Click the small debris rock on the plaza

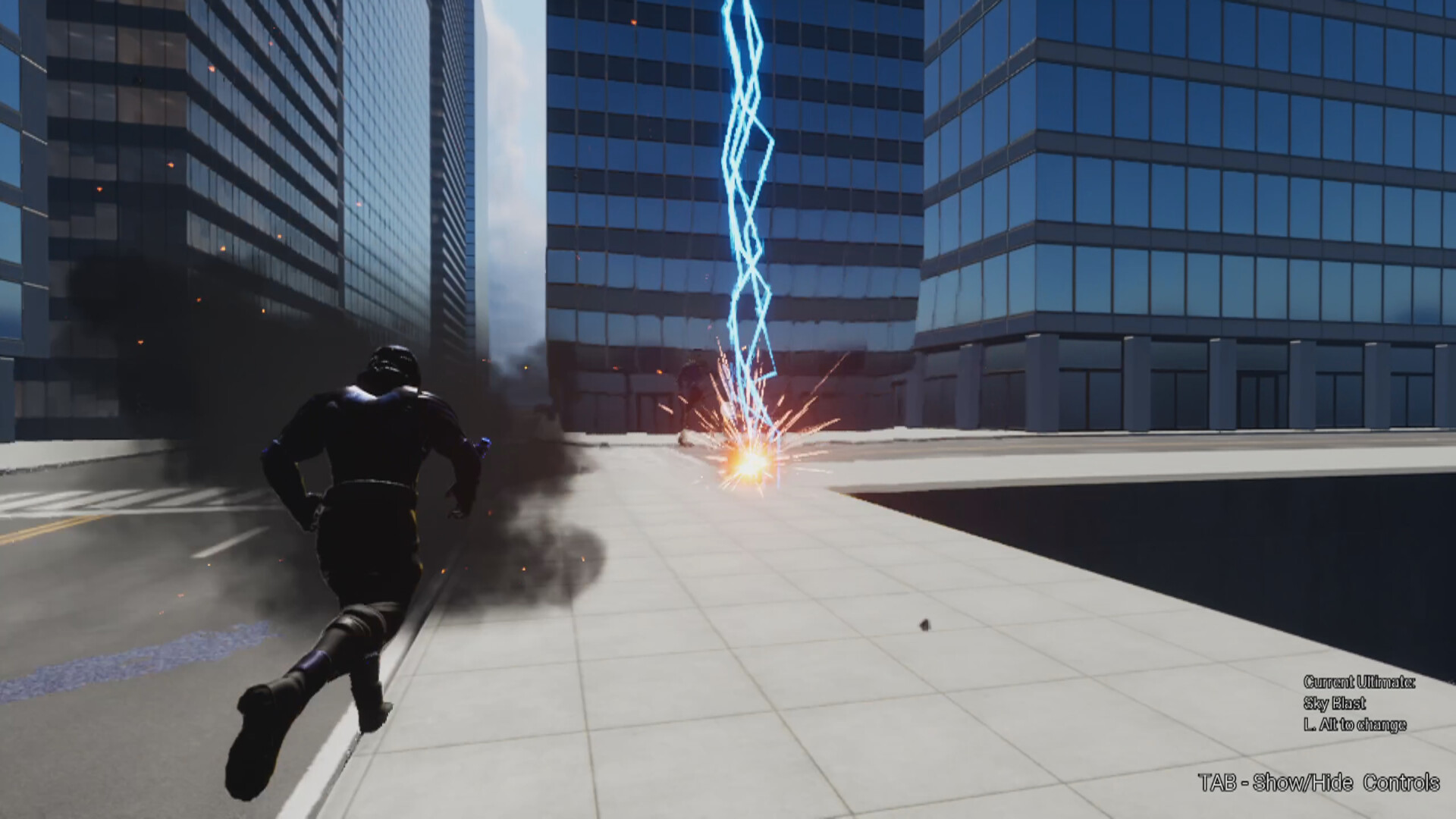924,623
